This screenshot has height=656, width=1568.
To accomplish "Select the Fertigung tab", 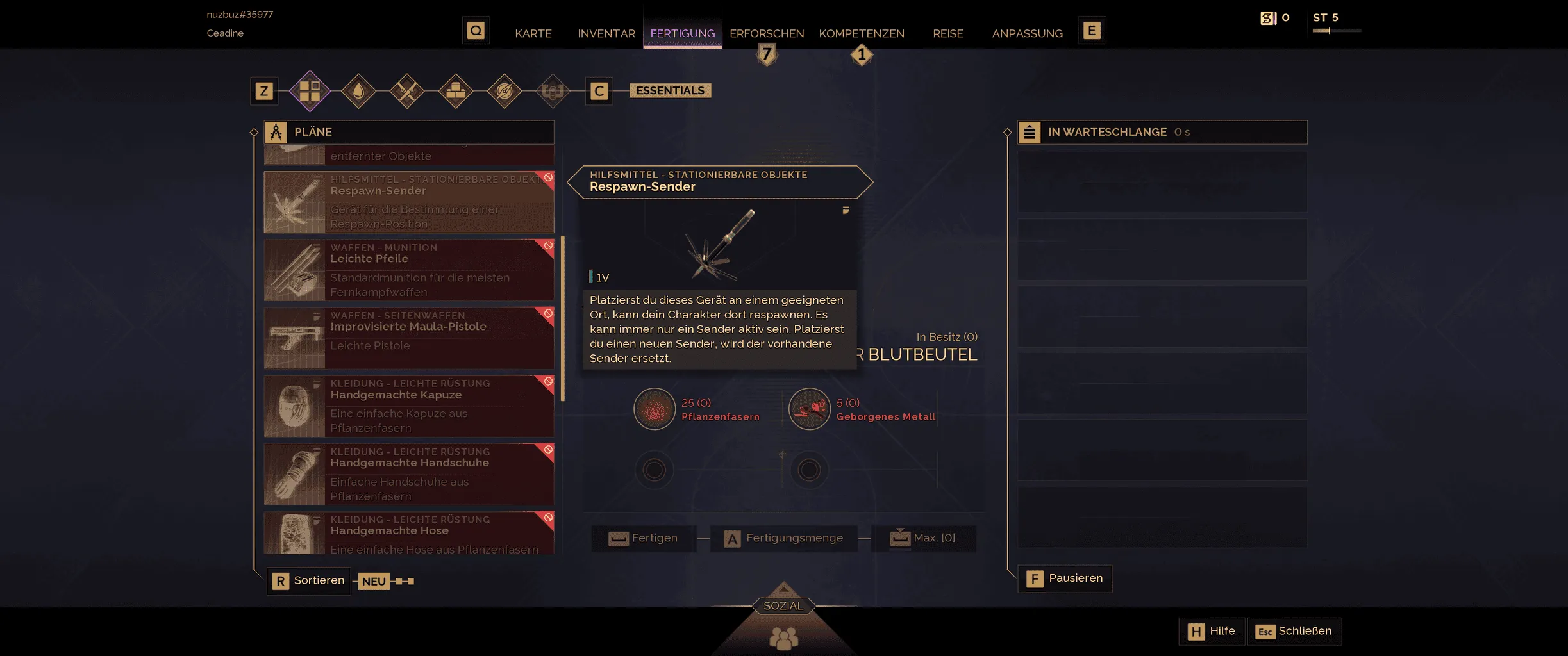I will [x=682, y=33].
